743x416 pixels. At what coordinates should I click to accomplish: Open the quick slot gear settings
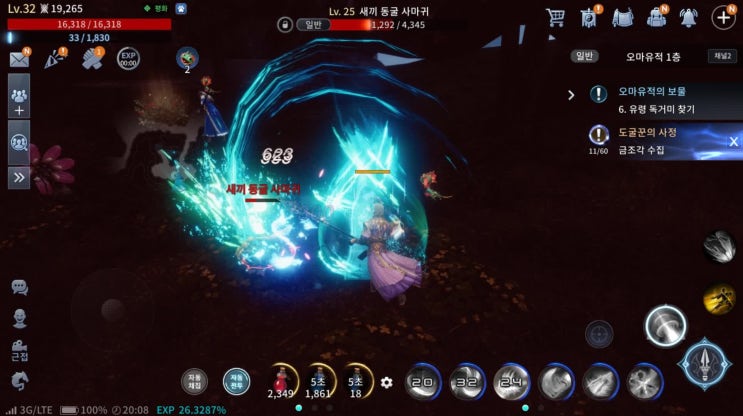click(x=387, y=382)
